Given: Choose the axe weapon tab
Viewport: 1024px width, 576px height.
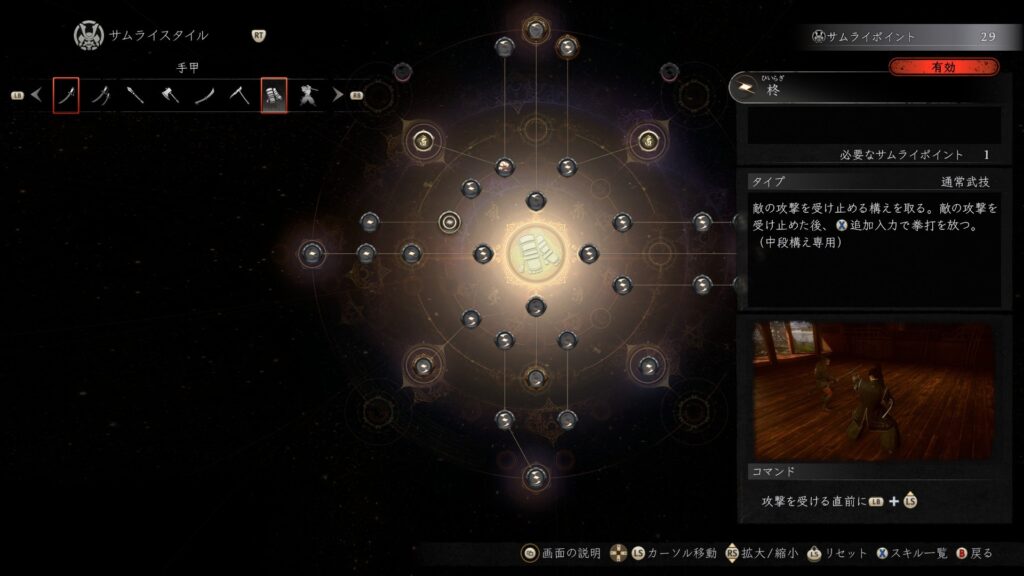Looking at the screenshot, I should 170,95.
